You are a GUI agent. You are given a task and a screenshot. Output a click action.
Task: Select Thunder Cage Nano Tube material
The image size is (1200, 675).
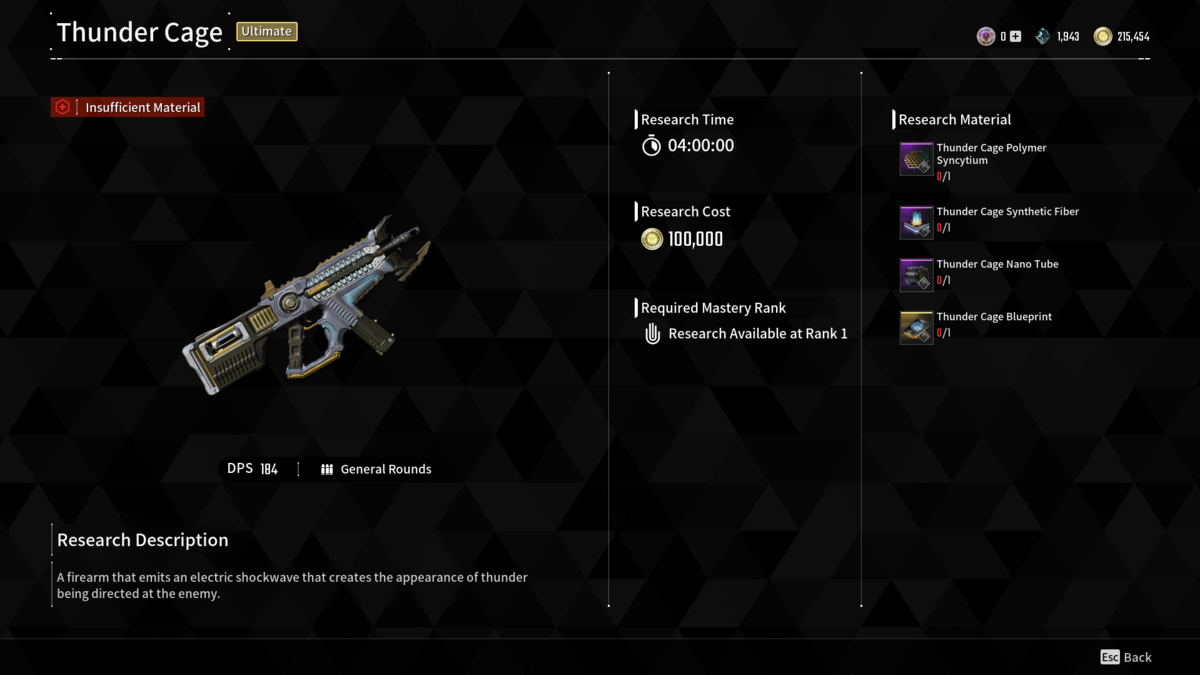tap(916, 274)
